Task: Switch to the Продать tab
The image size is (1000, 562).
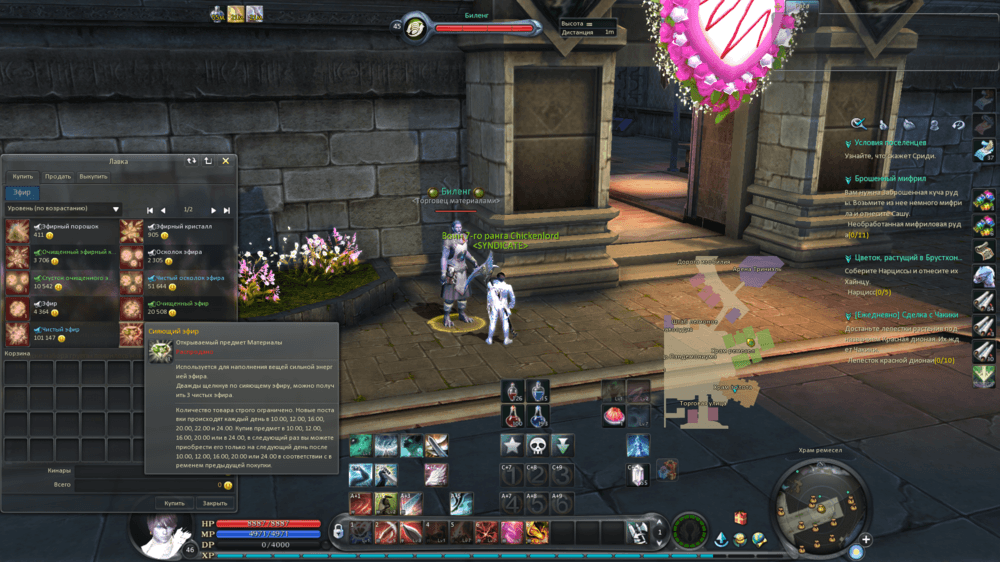Action: [x=58, y=176]
